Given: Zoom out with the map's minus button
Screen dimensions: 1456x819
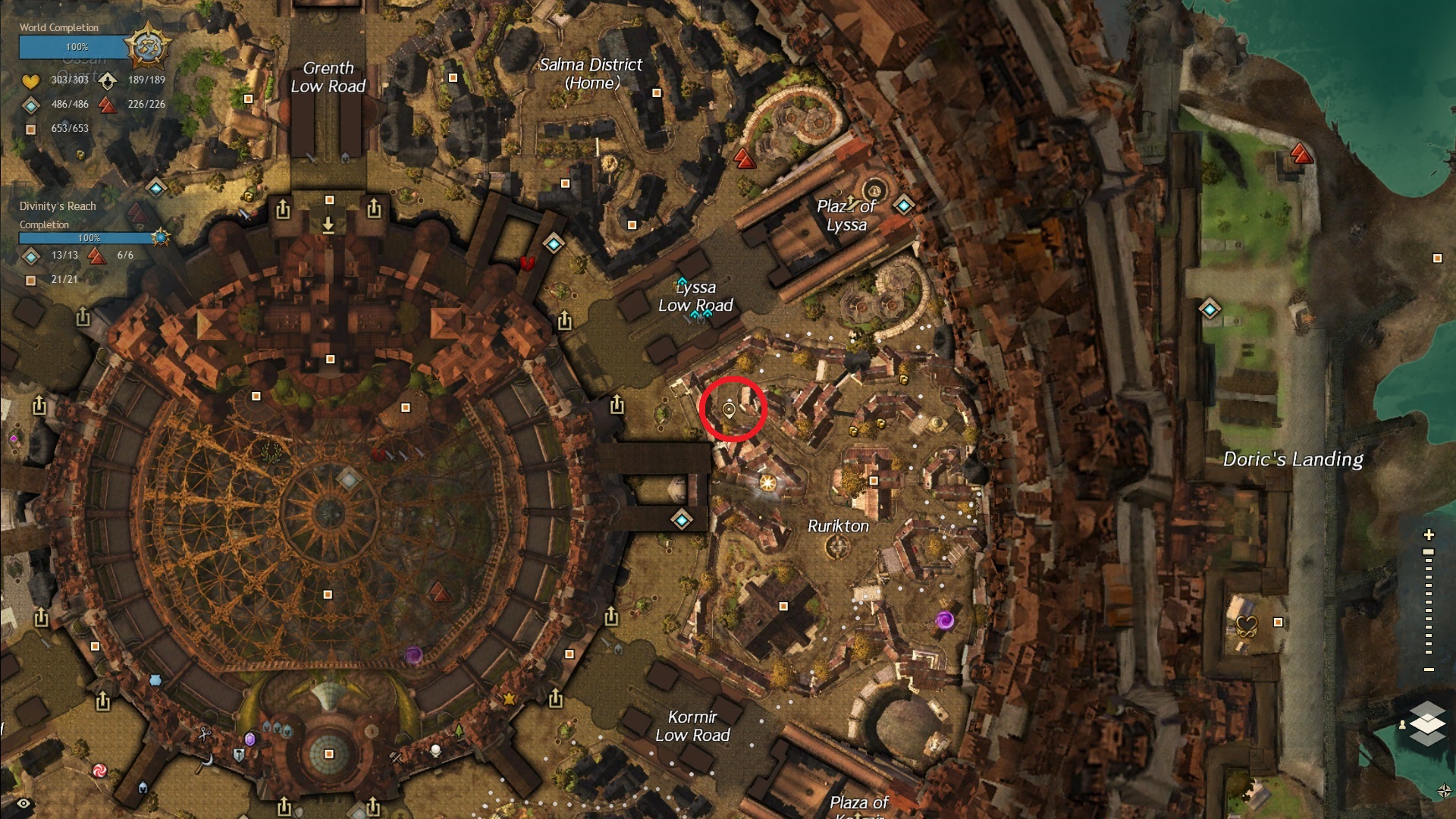Looking at the screenshot, I should click(x=1429, y=670).
